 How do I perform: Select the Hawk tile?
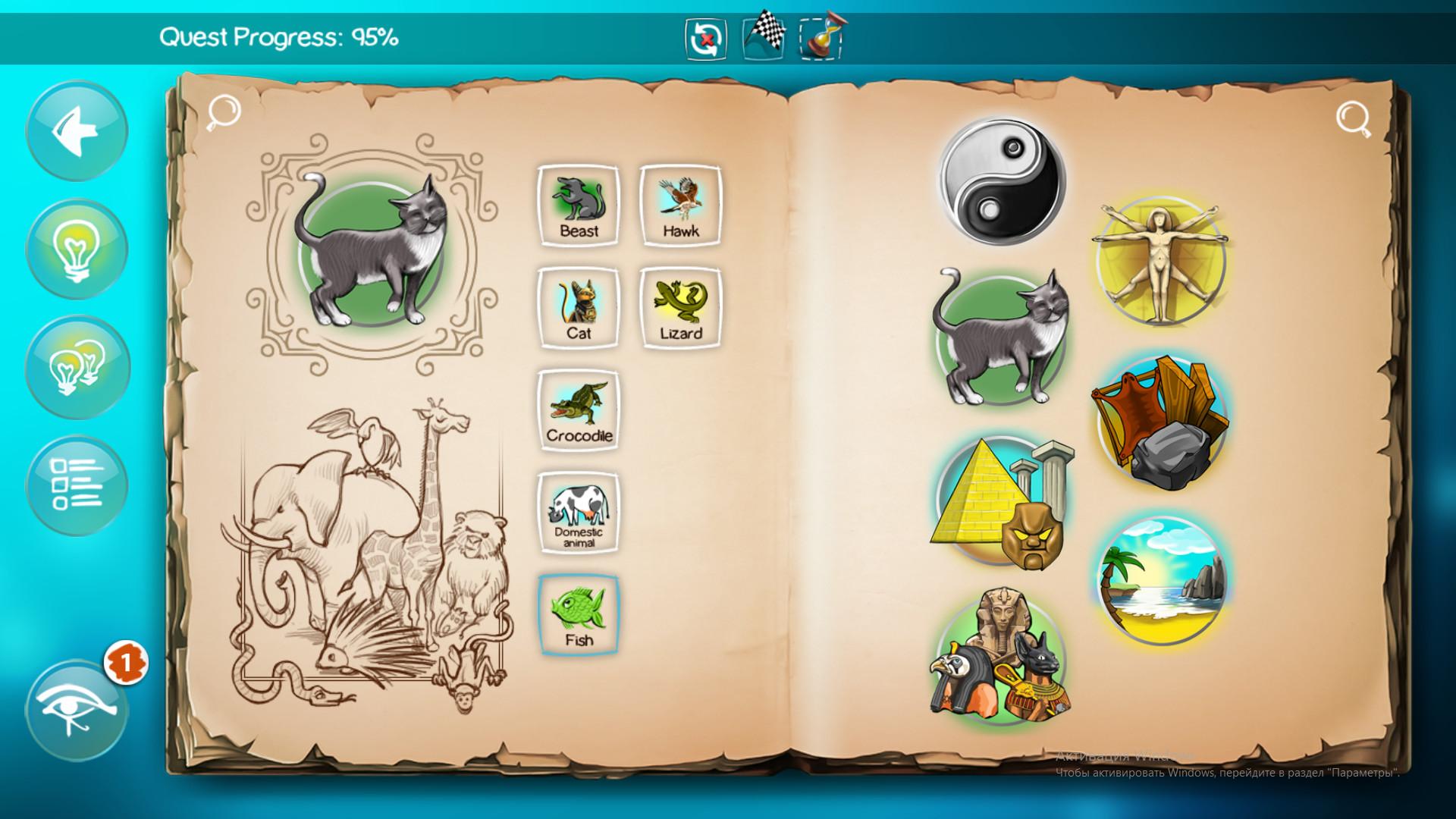pyautogui.click(x=681, y=203)
